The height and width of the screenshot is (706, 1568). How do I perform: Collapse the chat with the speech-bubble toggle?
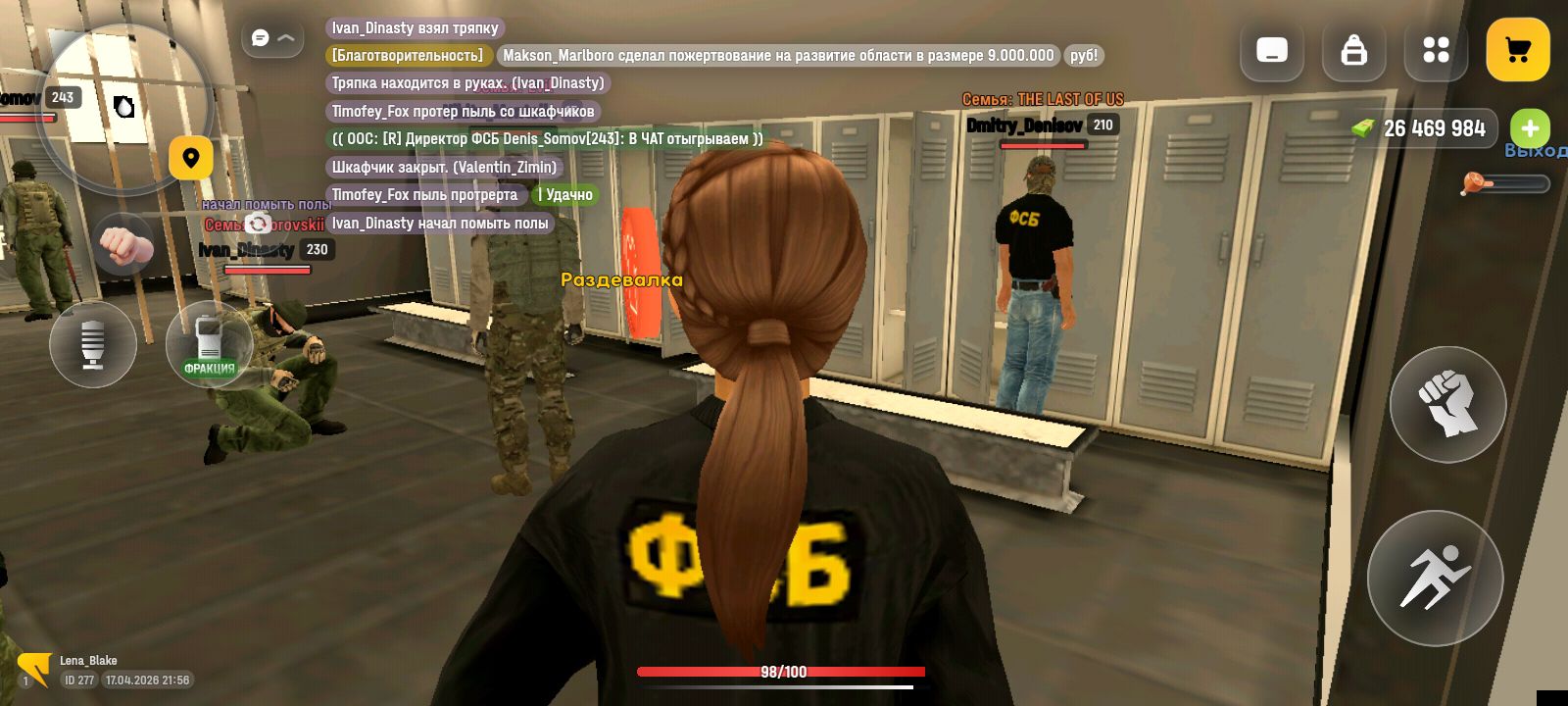[272, 38]
